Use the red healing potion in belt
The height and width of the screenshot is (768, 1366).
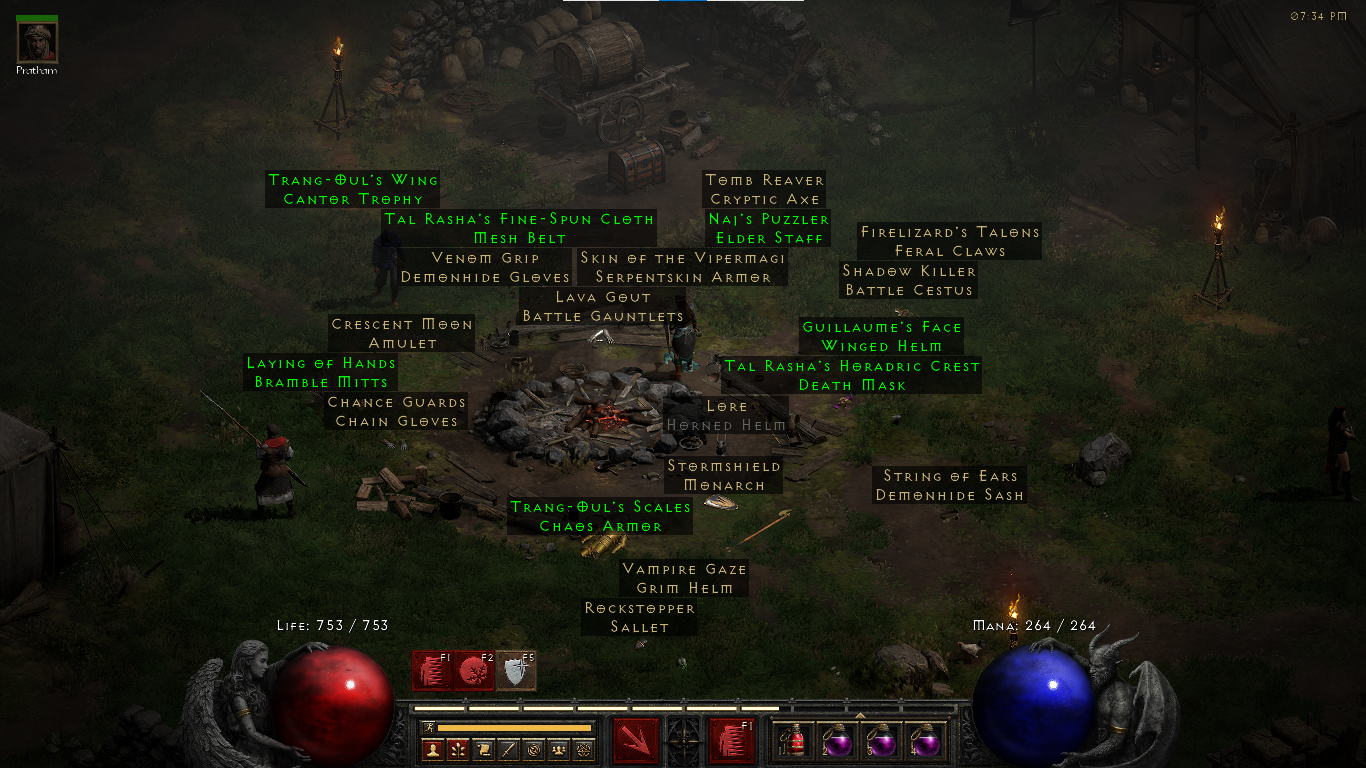pos(793,741)
